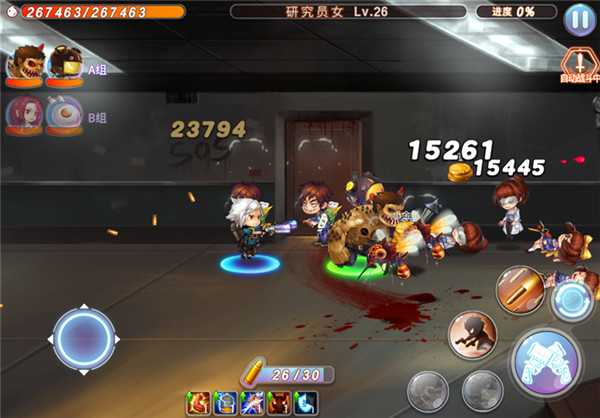This screenshot has width=600, height=418.
Task: Click the red fist buff icon
Action: (199, 403)
